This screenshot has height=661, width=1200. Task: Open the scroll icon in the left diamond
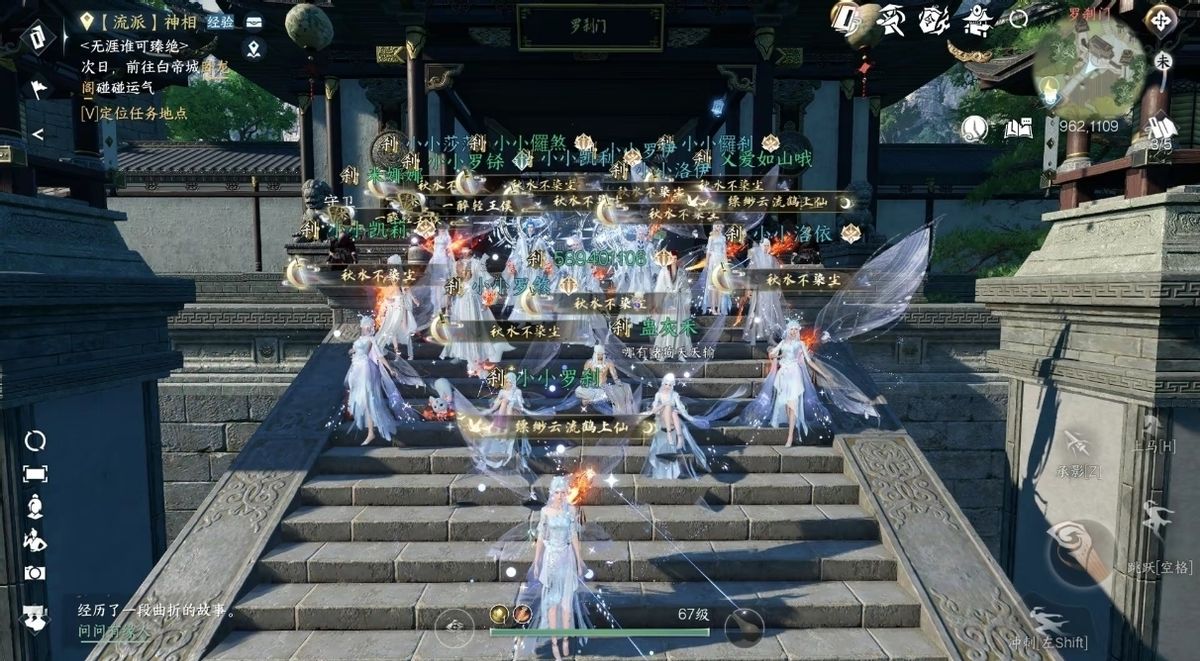[x=37, y=38]
